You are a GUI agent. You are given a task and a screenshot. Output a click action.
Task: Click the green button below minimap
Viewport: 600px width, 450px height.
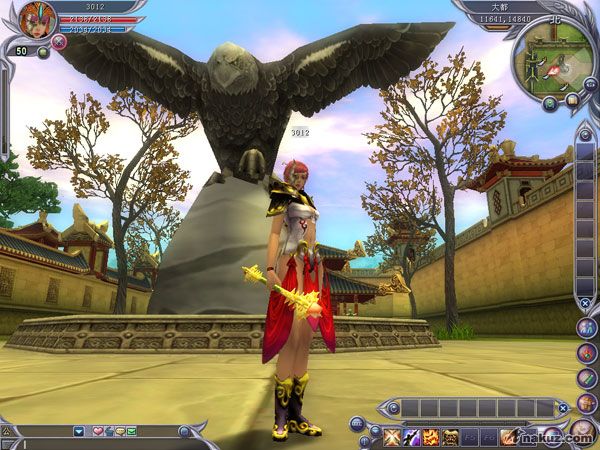click(550, 102)
